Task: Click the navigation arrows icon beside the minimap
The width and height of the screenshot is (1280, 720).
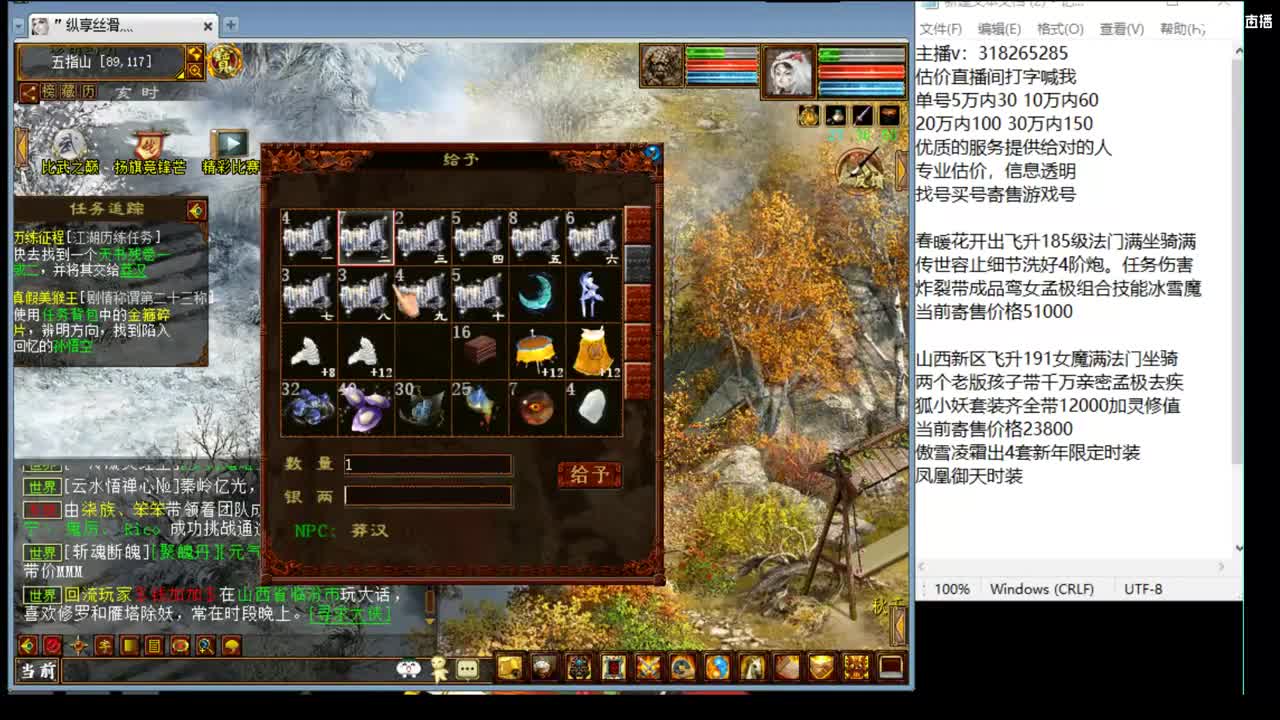Action: pos(196,55)
